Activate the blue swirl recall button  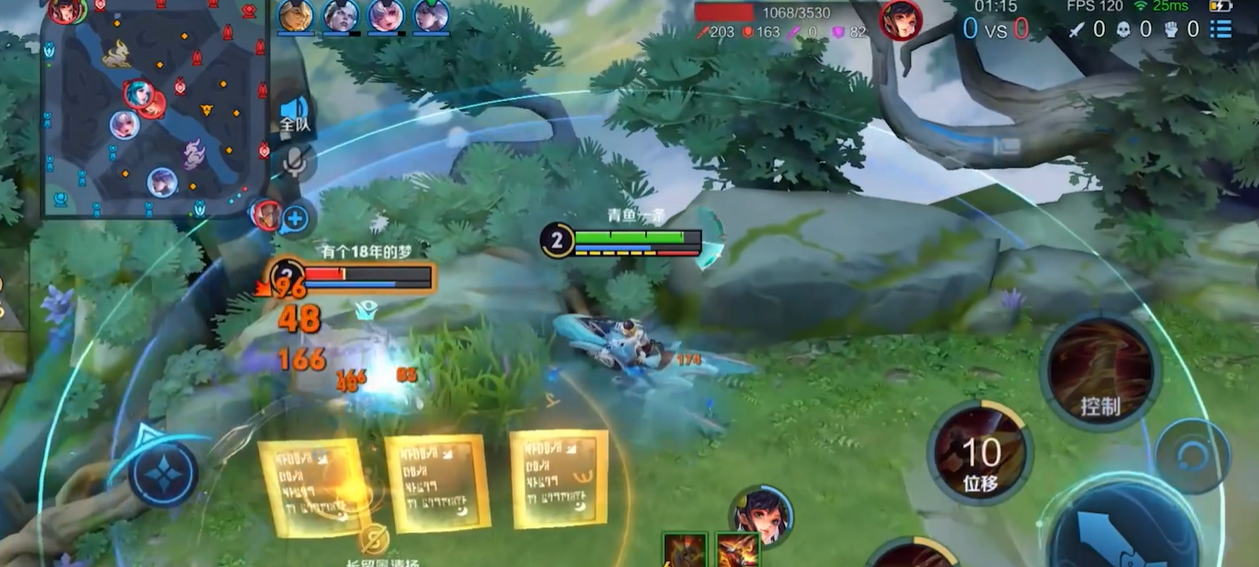click(x=1192, y=456)
